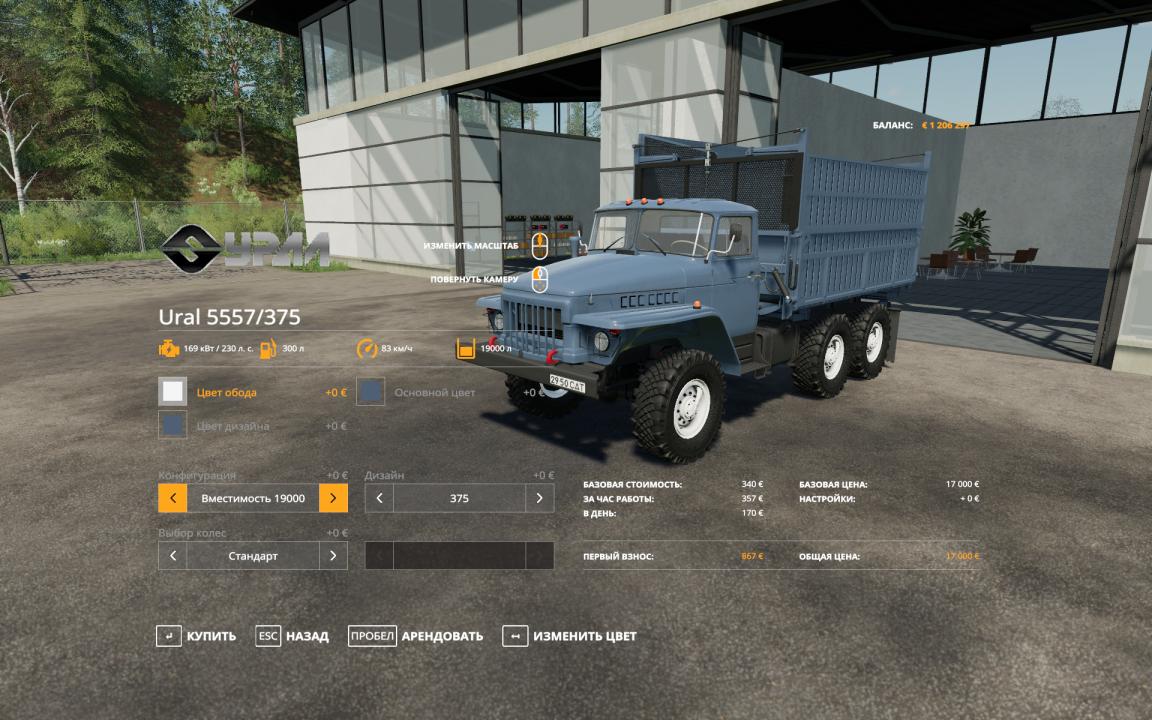Go back with the Назад button
This screenshot has height=720, width=1152.
(292, 636)
